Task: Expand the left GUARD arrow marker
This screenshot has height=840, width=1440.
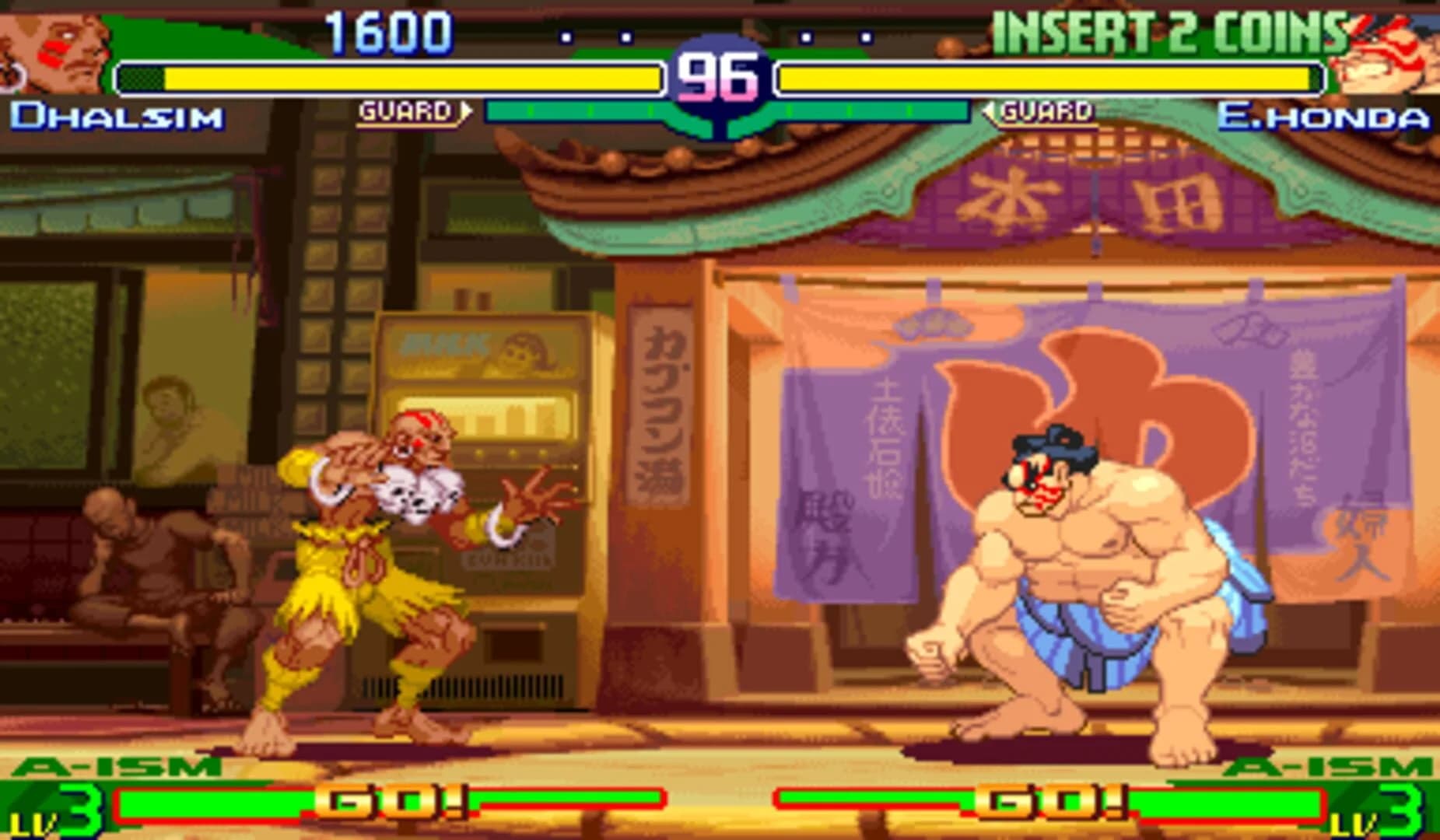Action: [x=464, y=110]
